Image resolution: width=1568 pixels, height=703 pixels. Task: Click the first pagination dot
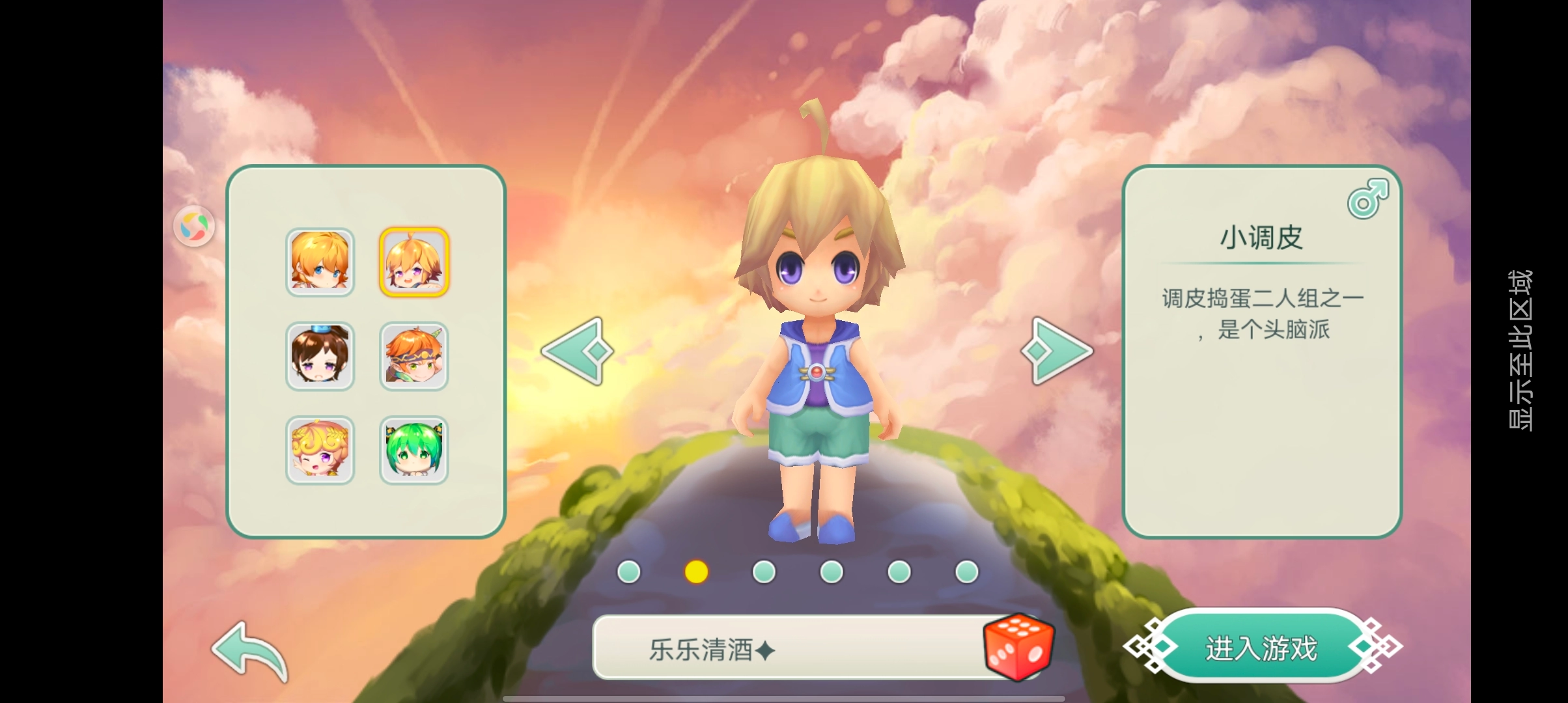(x=628, y=571)
